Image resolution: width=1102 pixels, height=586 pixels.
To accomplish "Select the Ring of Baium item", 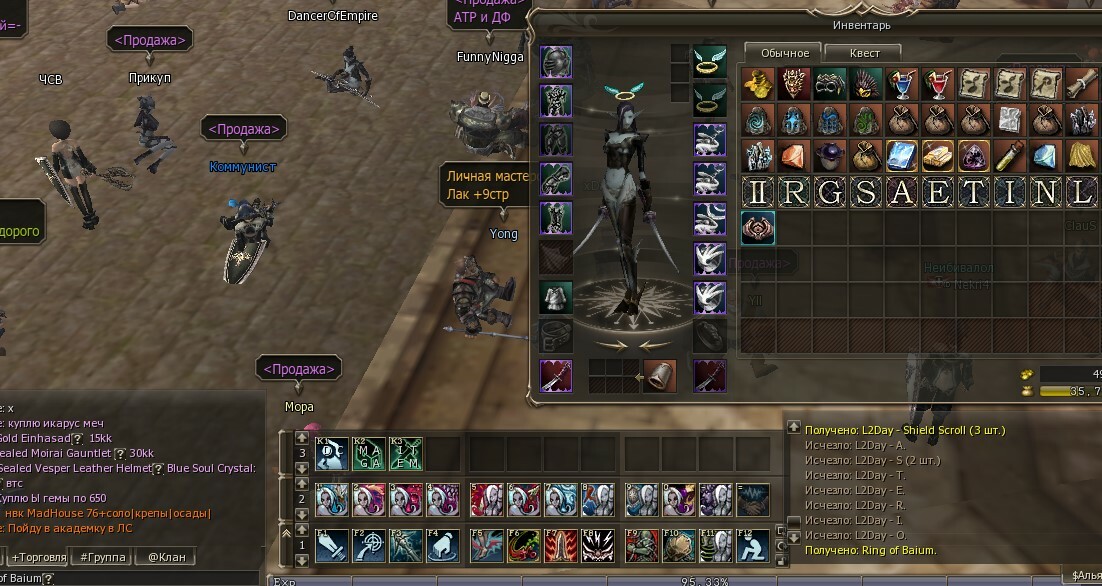I will click(758, 228).
